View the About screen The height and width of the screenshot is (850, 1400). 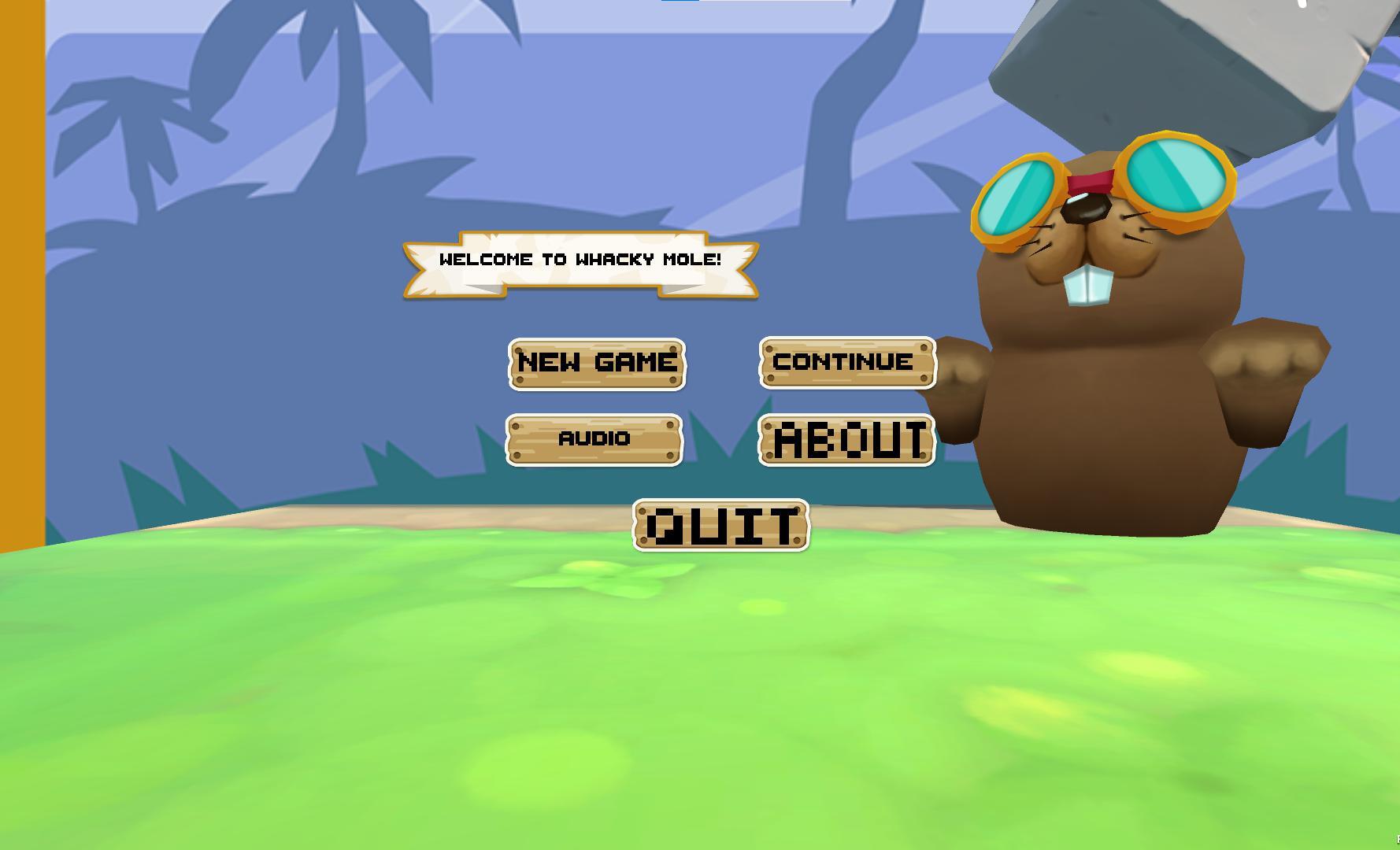pyautogui.click(x=846, y=441)
